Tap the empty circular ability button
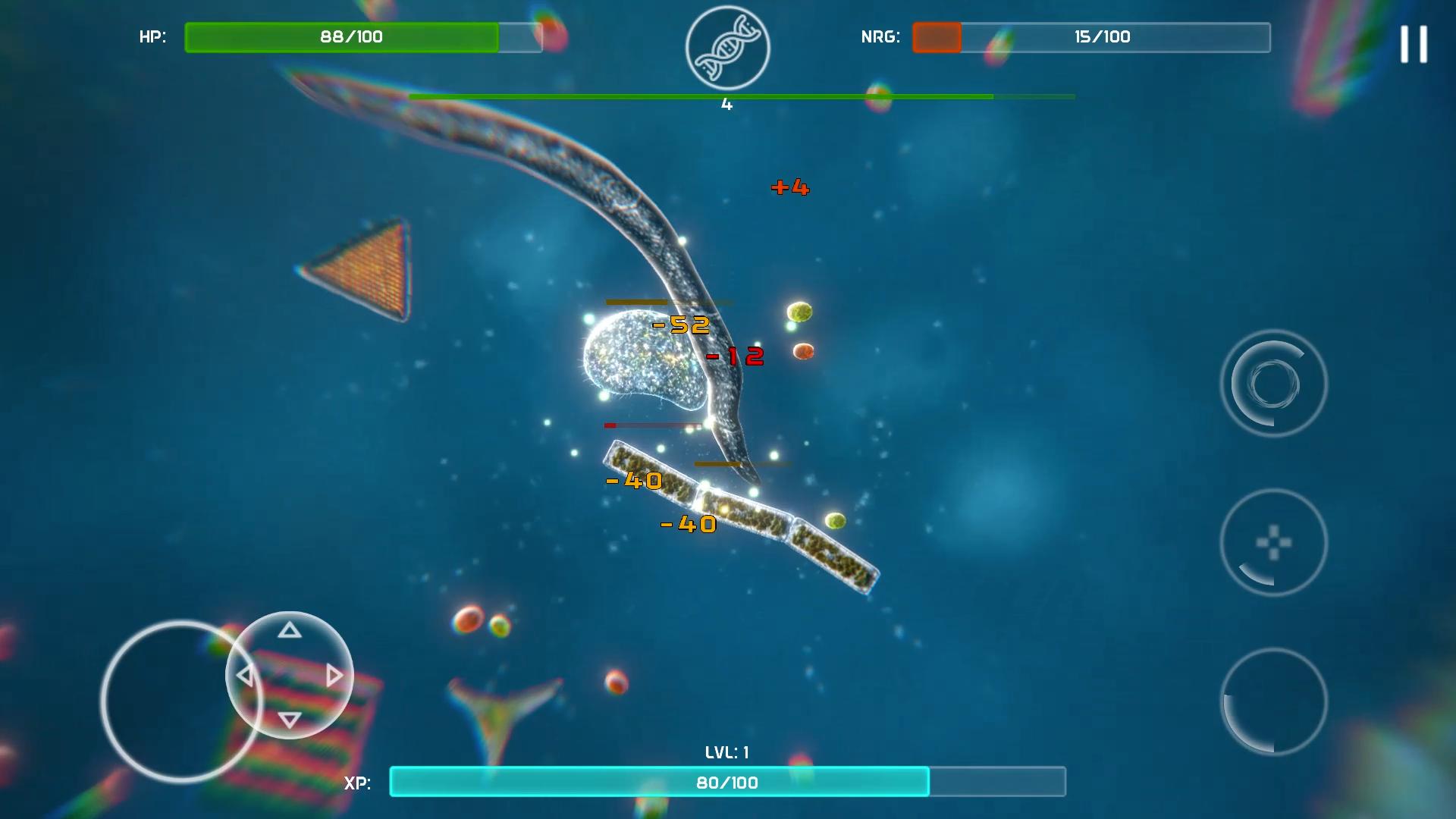 (x=1273, y=701)
